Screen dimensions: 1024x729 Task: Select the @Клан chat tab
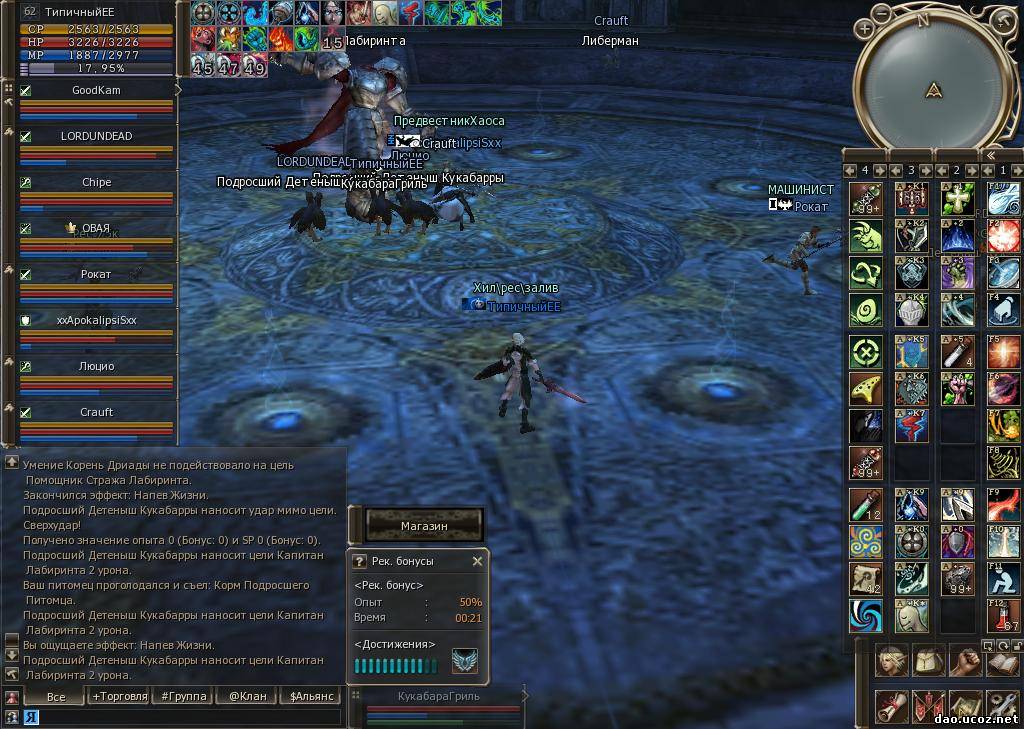[247, 696]
